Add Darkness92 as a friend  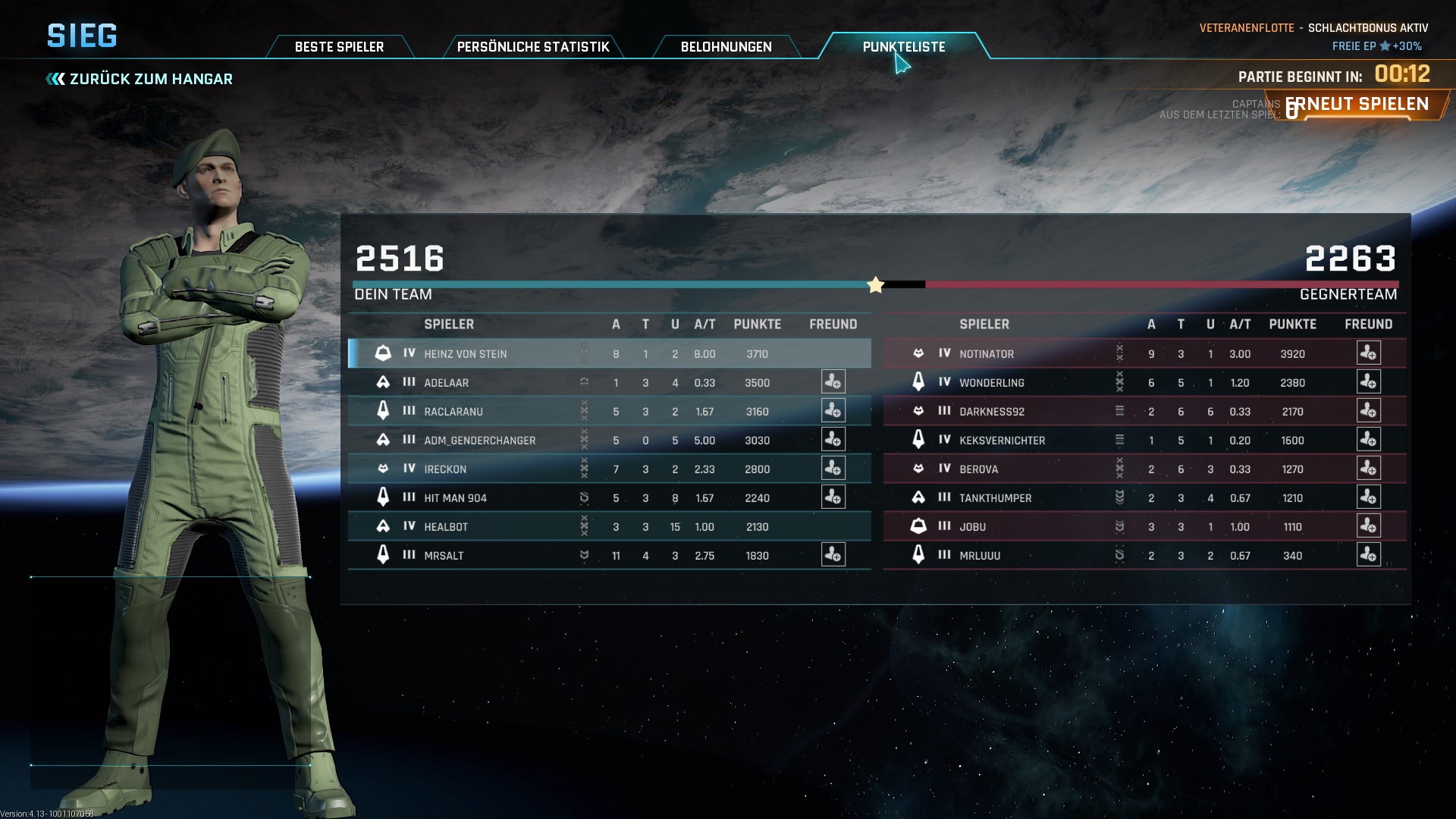[x=1368, y=411]
